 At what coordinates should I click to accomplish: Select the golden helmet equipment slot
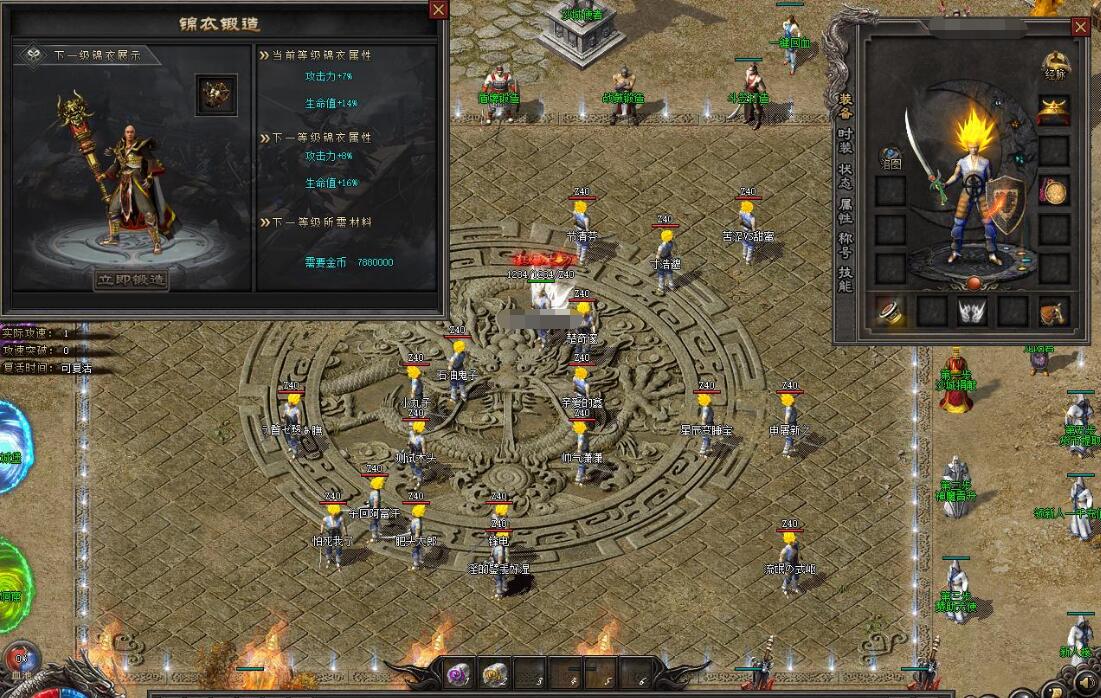pos(1053,110)
